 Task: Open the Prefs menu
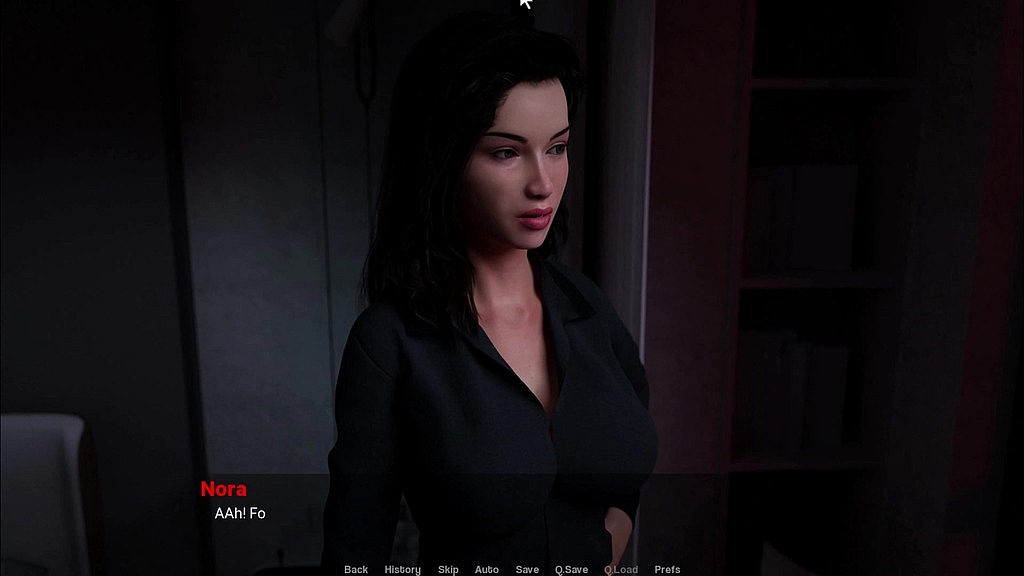coord(667,570)
